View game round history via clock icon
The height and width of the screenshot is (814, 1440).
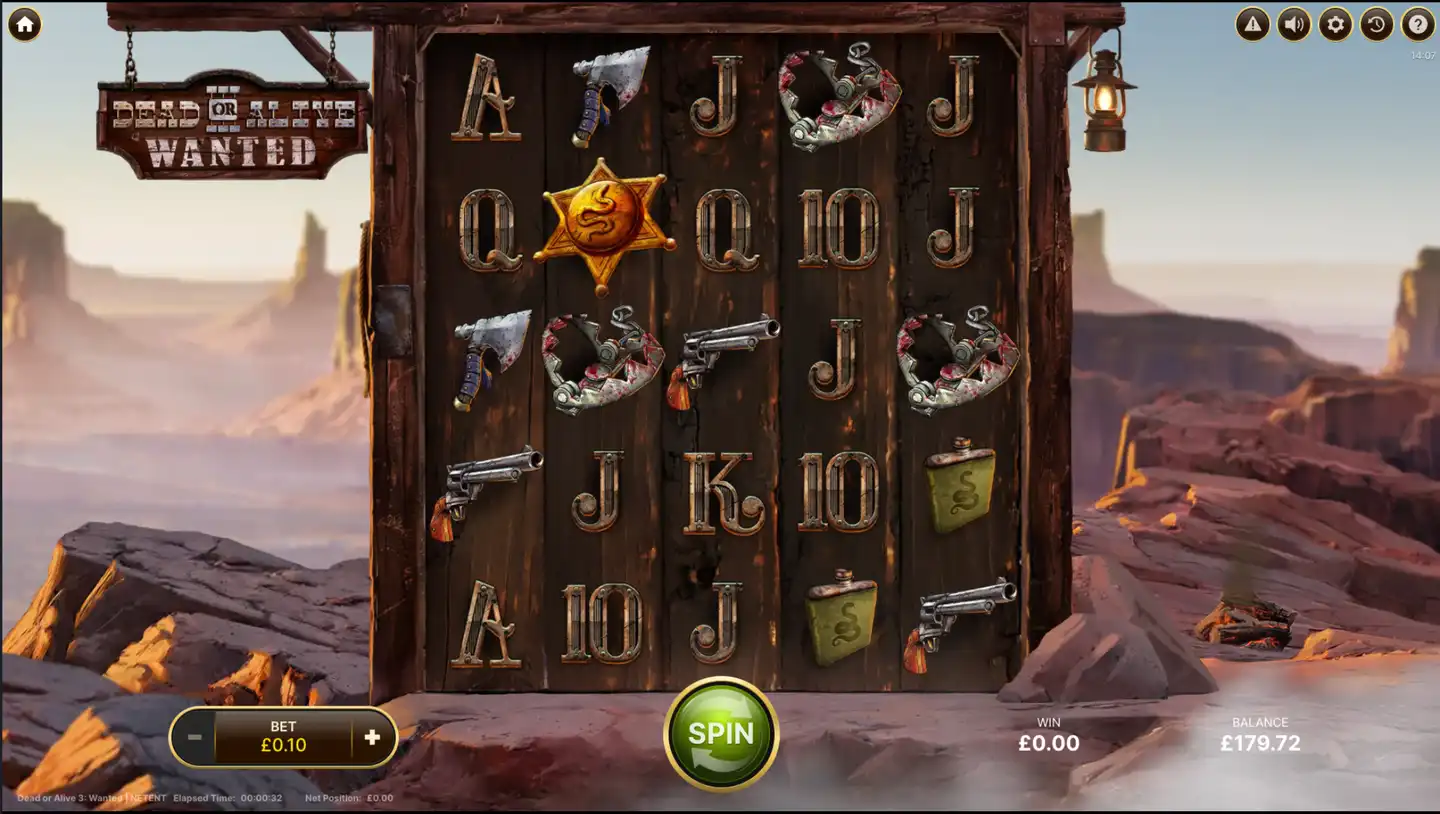1377,23
